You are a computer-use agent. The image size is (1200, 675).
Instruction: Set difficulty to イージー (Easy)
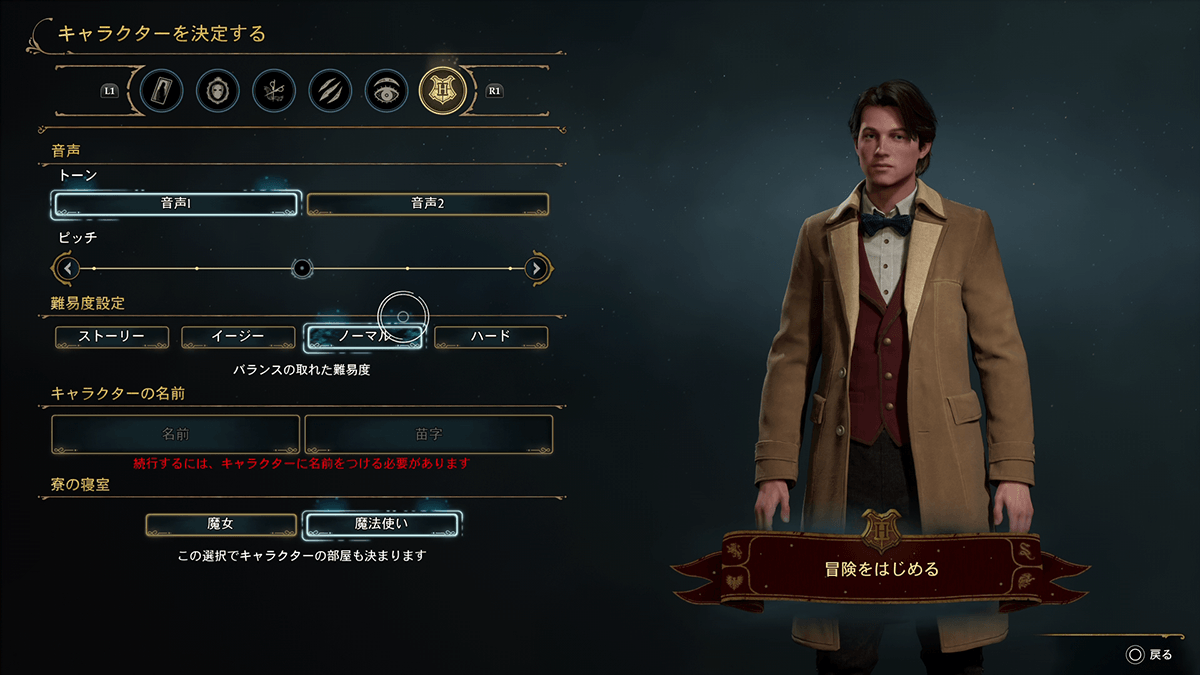click(238, 337)
